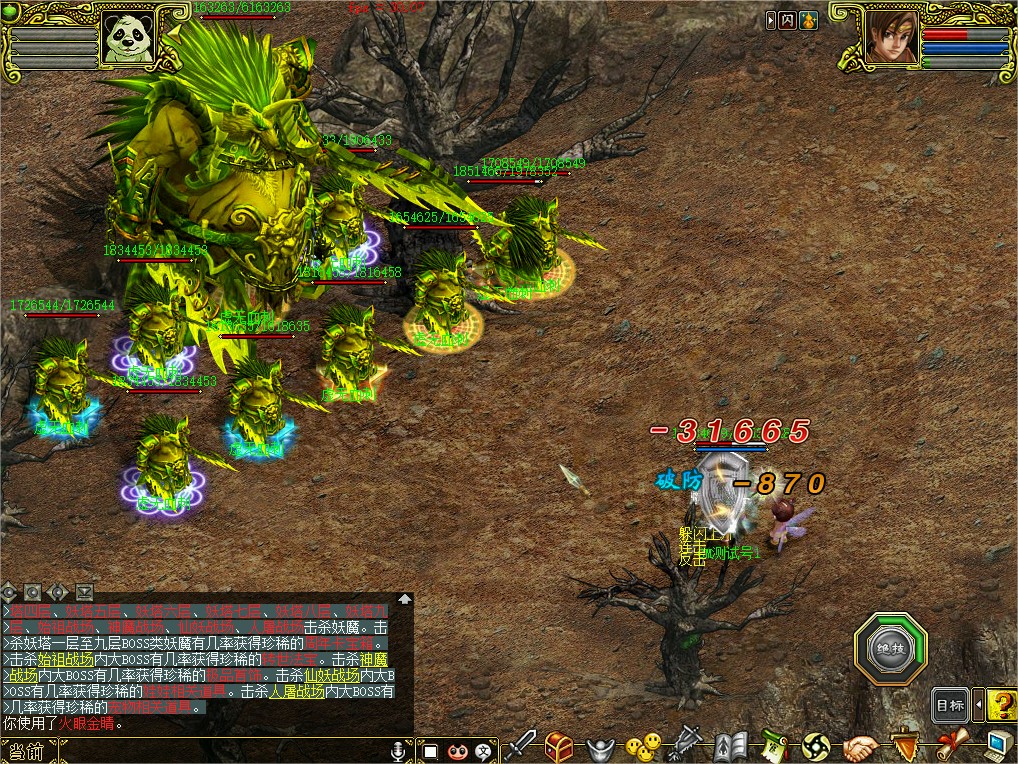Click the yellow question mark help icon
The height and width of the screenshot is (764, 1018).
1001,705
